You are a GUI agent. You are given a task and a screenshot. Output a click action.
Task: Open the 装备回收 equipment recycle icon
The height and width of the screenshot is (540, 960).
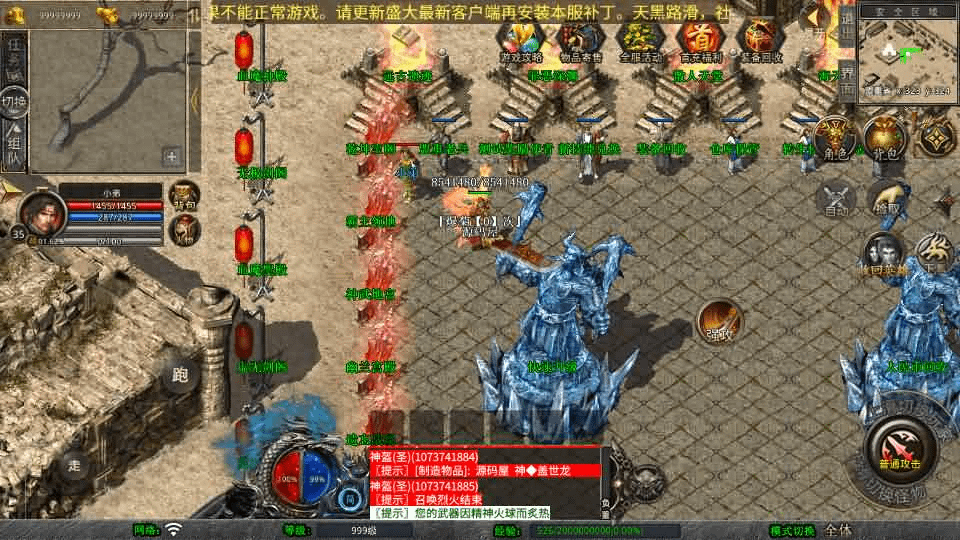761,41
